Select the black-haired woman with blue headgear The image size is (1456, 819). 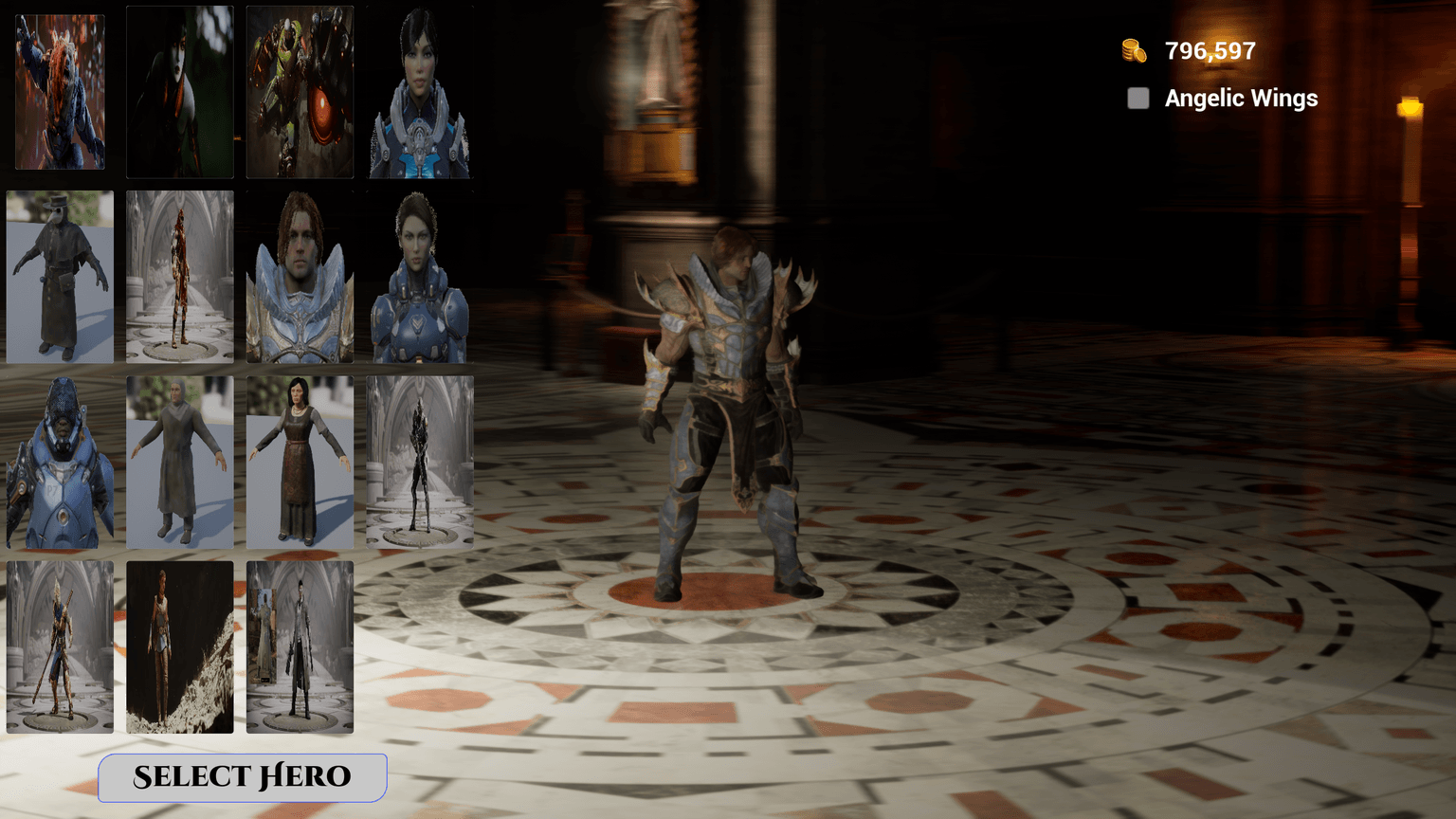point(419,90)
